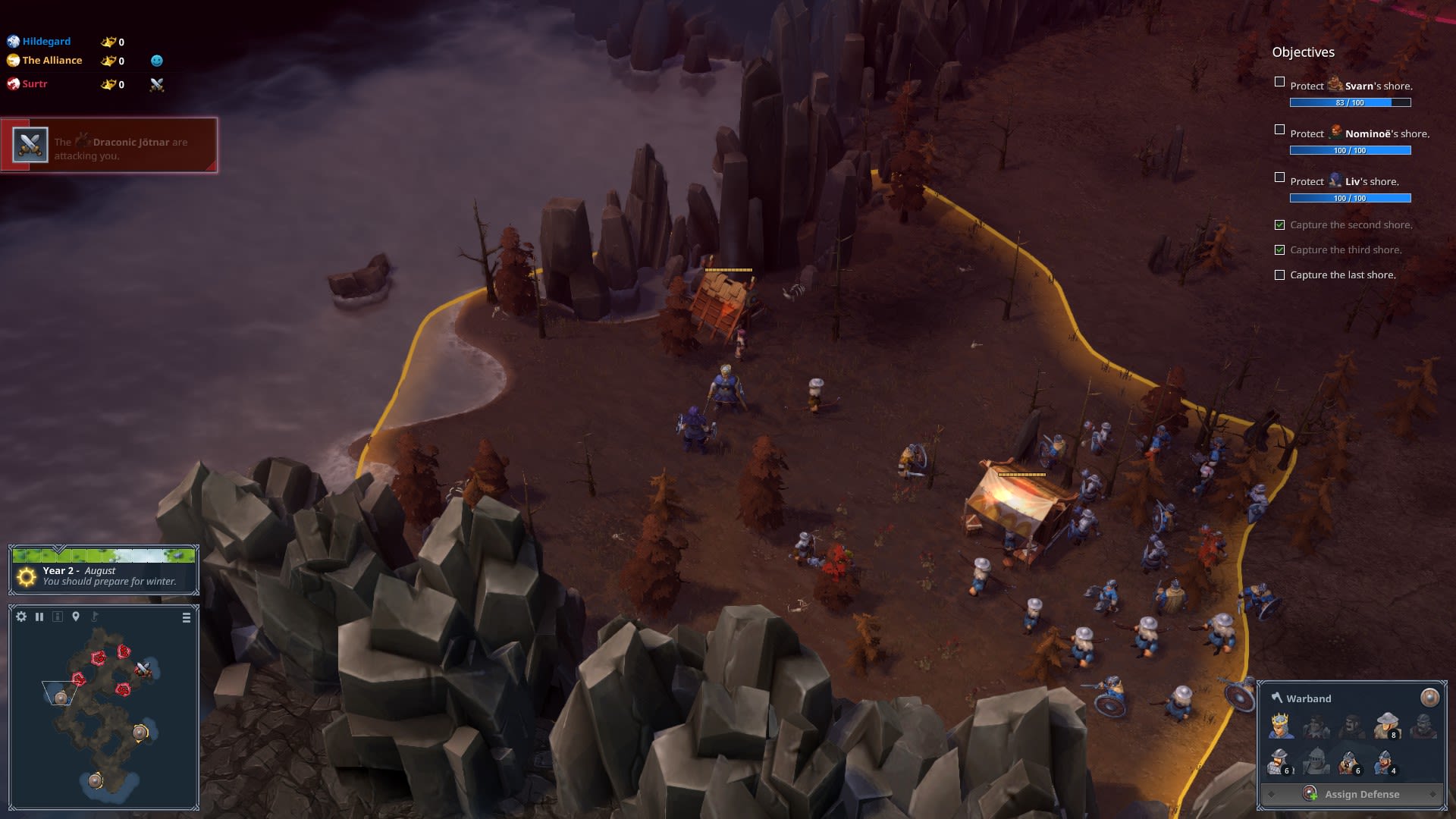Pause the game via the minimap pause icon

(39, 617)
